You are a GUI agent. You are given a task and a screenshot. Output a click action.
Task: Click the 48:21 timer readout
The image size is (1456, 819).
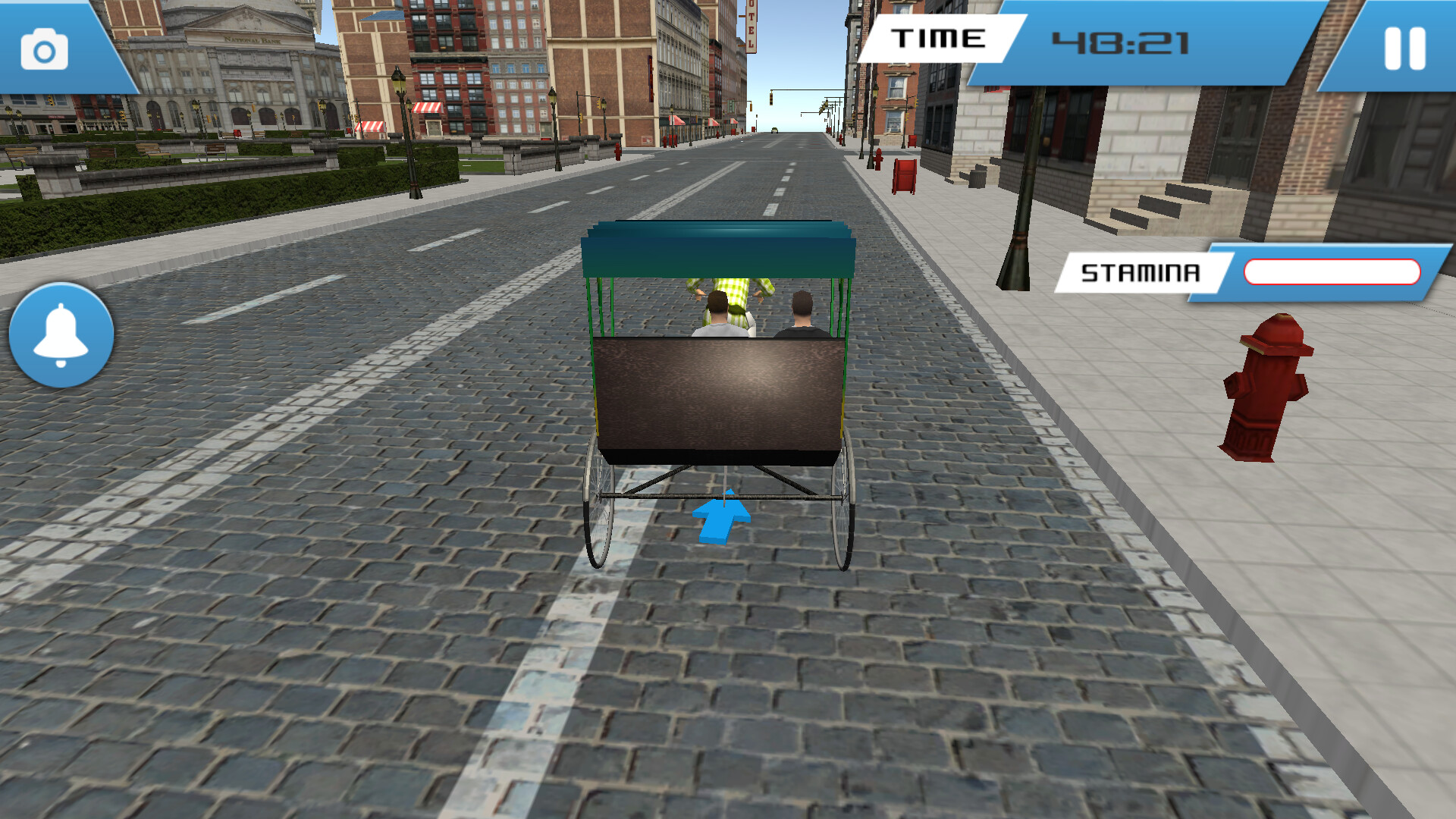(x=1122, y=42)
